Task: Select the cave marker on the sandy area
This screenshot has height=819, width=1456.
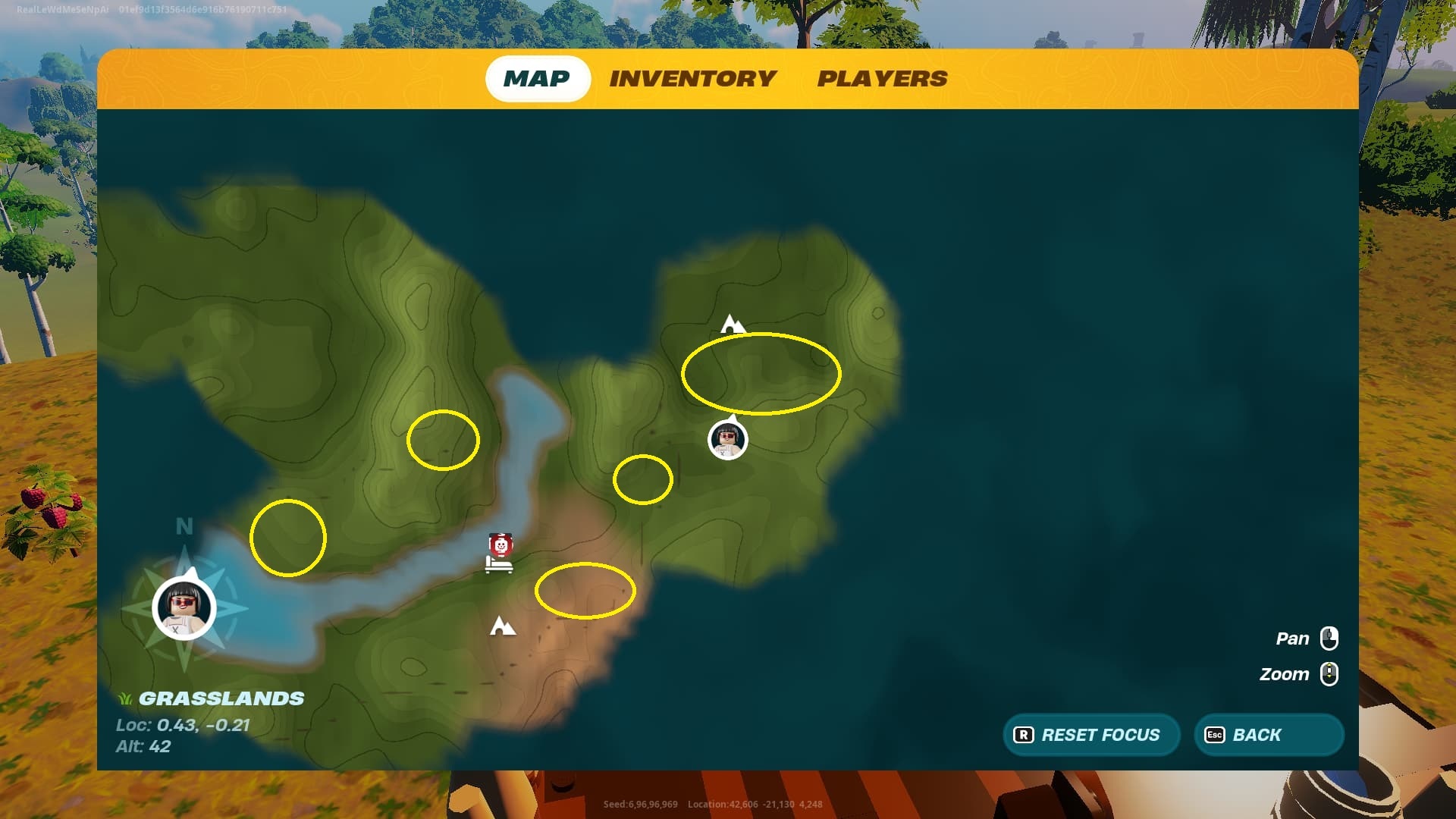Action: (502, 626)
